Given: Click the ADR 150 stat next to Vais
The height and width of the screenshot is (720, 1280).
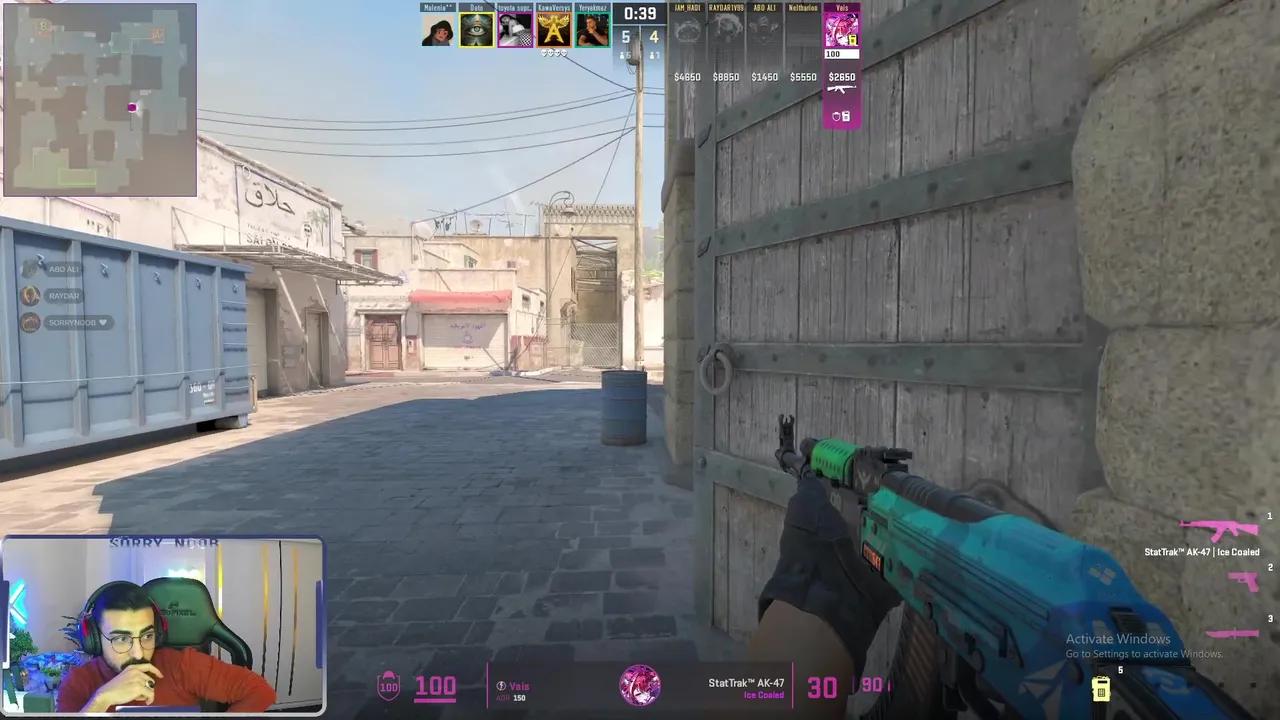Looking at the screenshot, I should [x=511, y=697].
